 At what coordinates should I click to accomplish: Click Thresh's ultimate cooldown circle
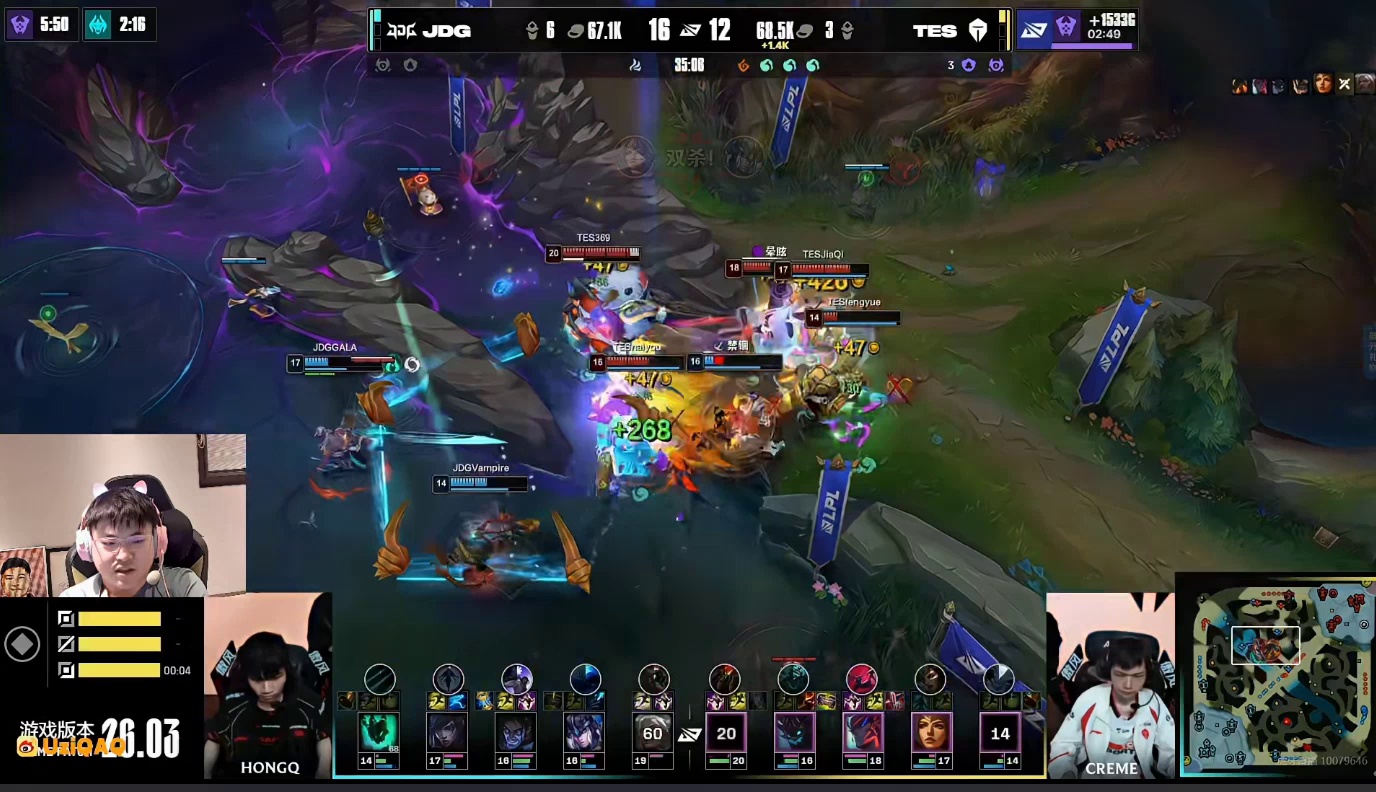pyautogui.click(x=380, y=679)
